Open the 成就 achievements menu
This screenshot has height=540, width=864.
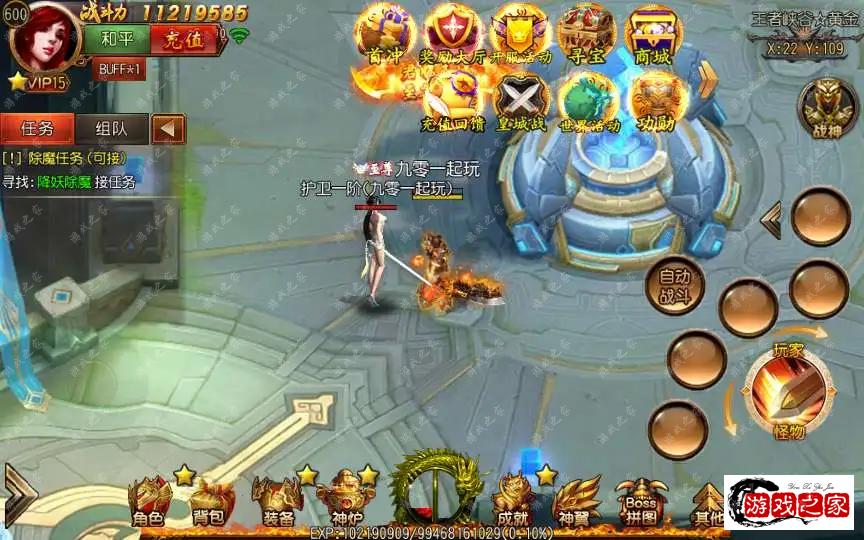tap(512, 502)
